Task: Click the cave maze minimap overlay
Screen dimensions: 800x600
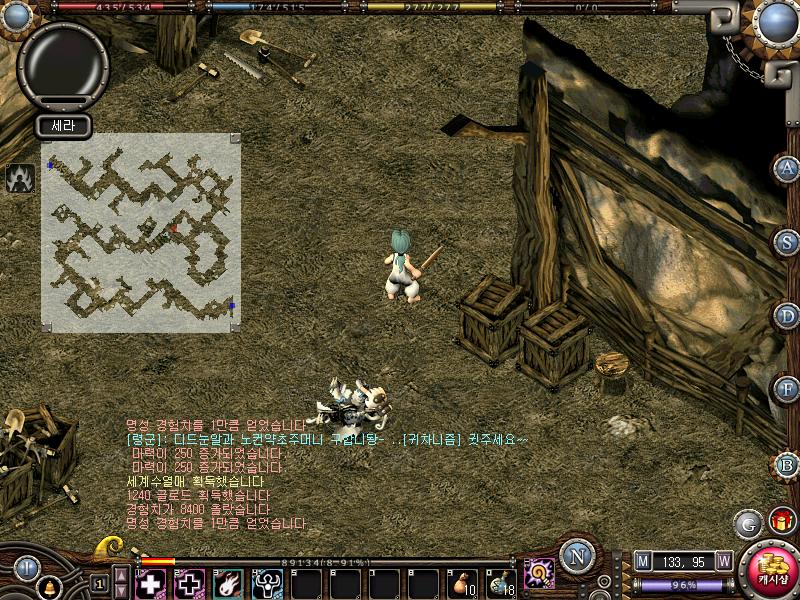Action: point(140,232)
